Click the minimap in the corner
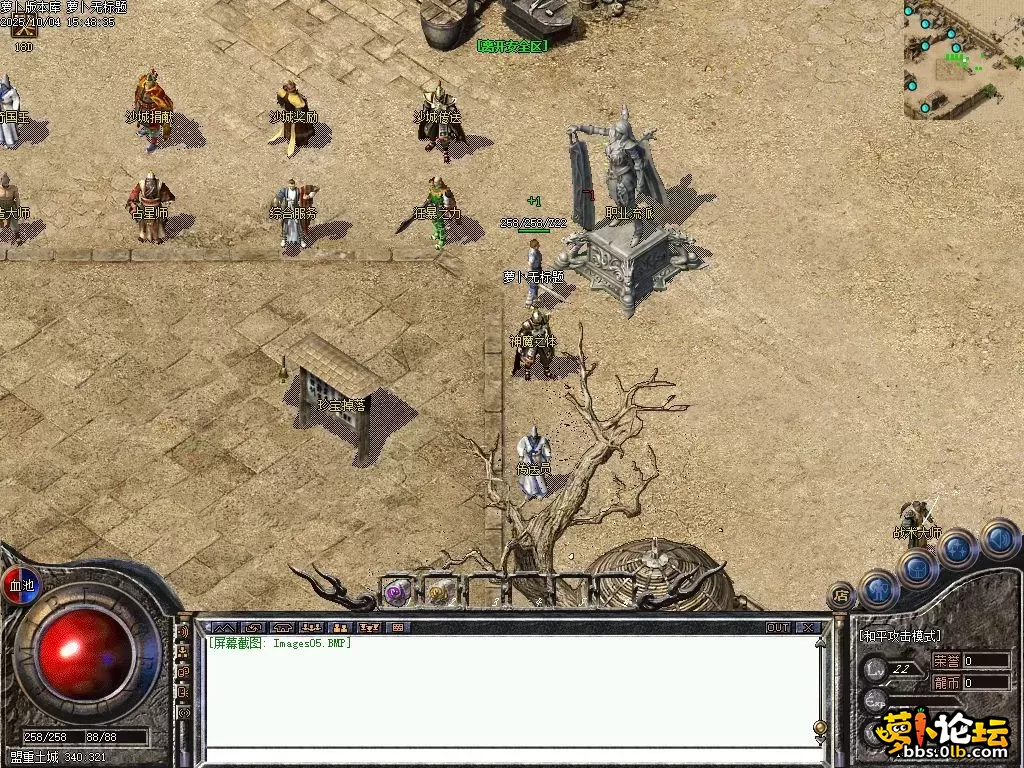Screen dimensions: 1024x768 click(x=962, y=60)
